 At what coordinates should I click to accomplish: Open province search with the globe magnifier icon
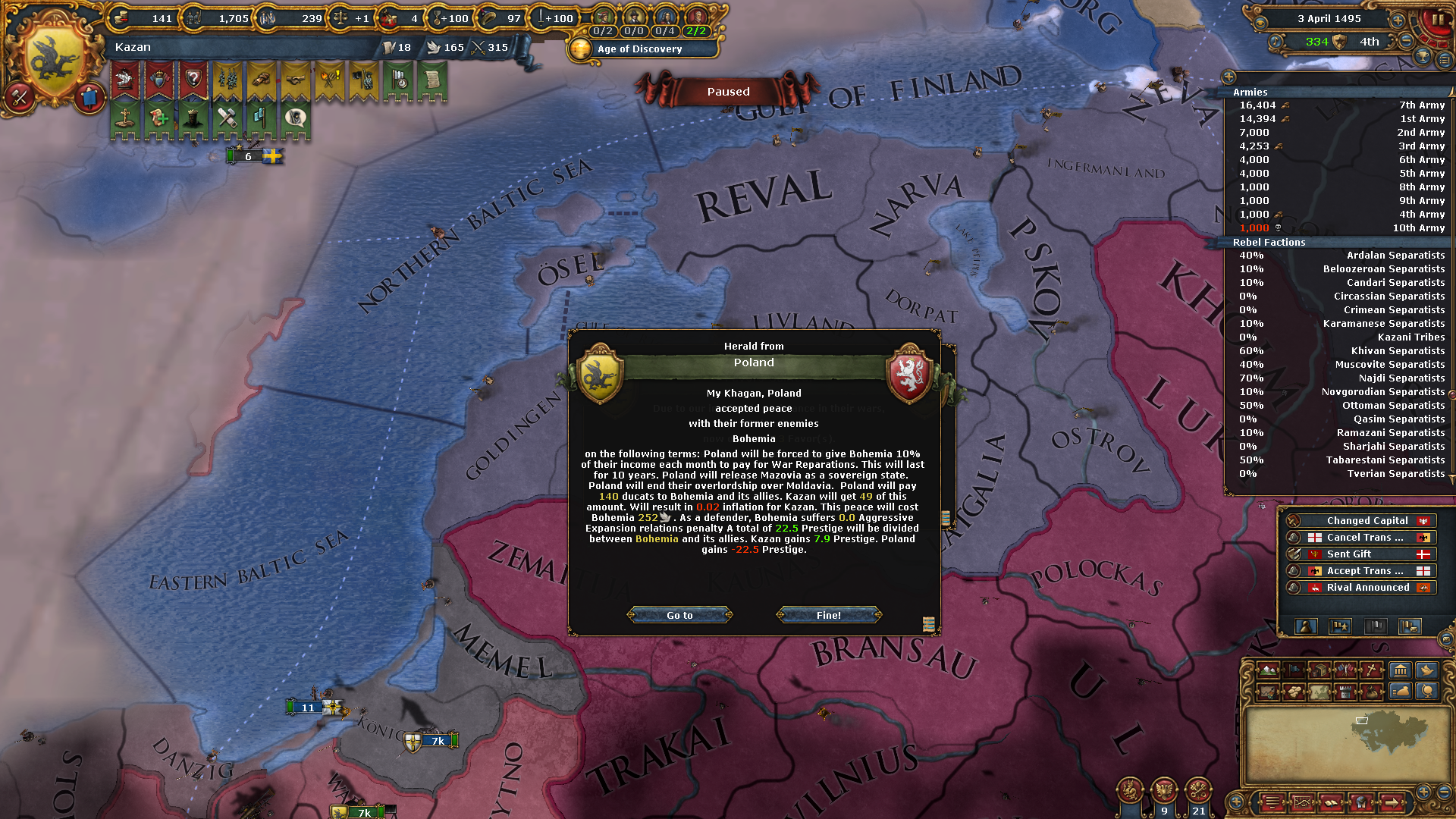pyautogui.click(x=1425, y=692)
